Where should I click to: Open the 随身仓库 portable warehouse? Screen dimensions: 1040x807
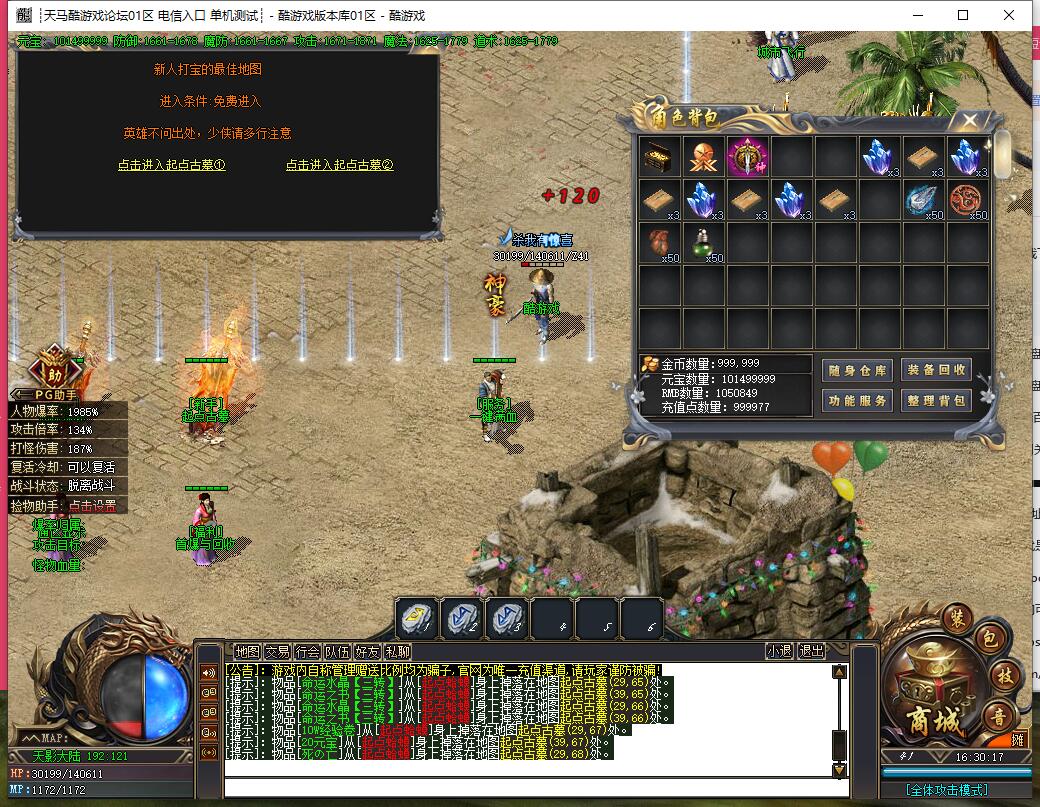point(857,370)
